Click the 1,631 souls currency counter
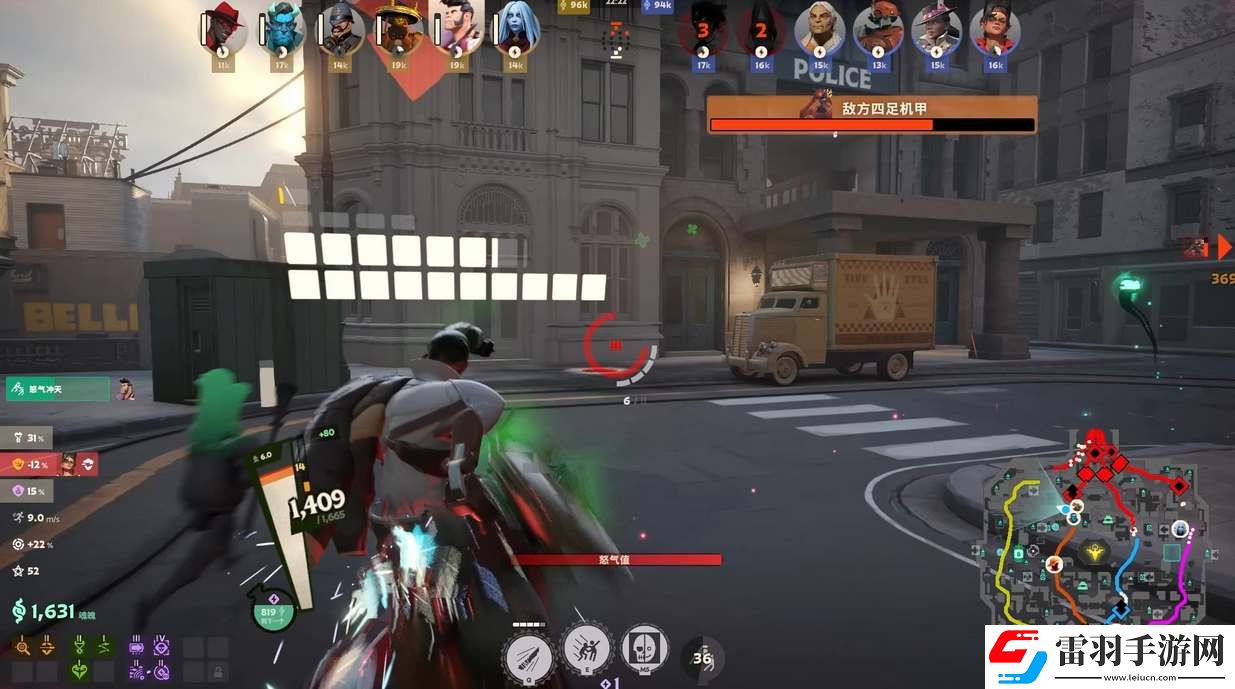 [x=46, y=612]
